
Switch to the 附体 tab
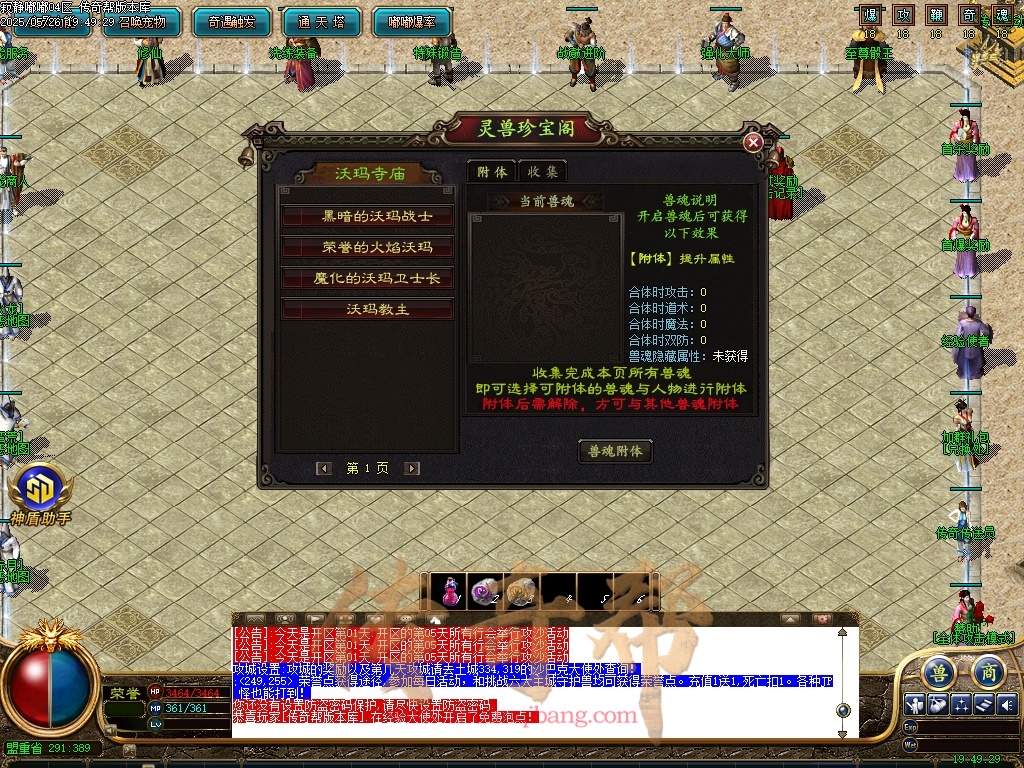pyautogui.click(x=491, y=172)
